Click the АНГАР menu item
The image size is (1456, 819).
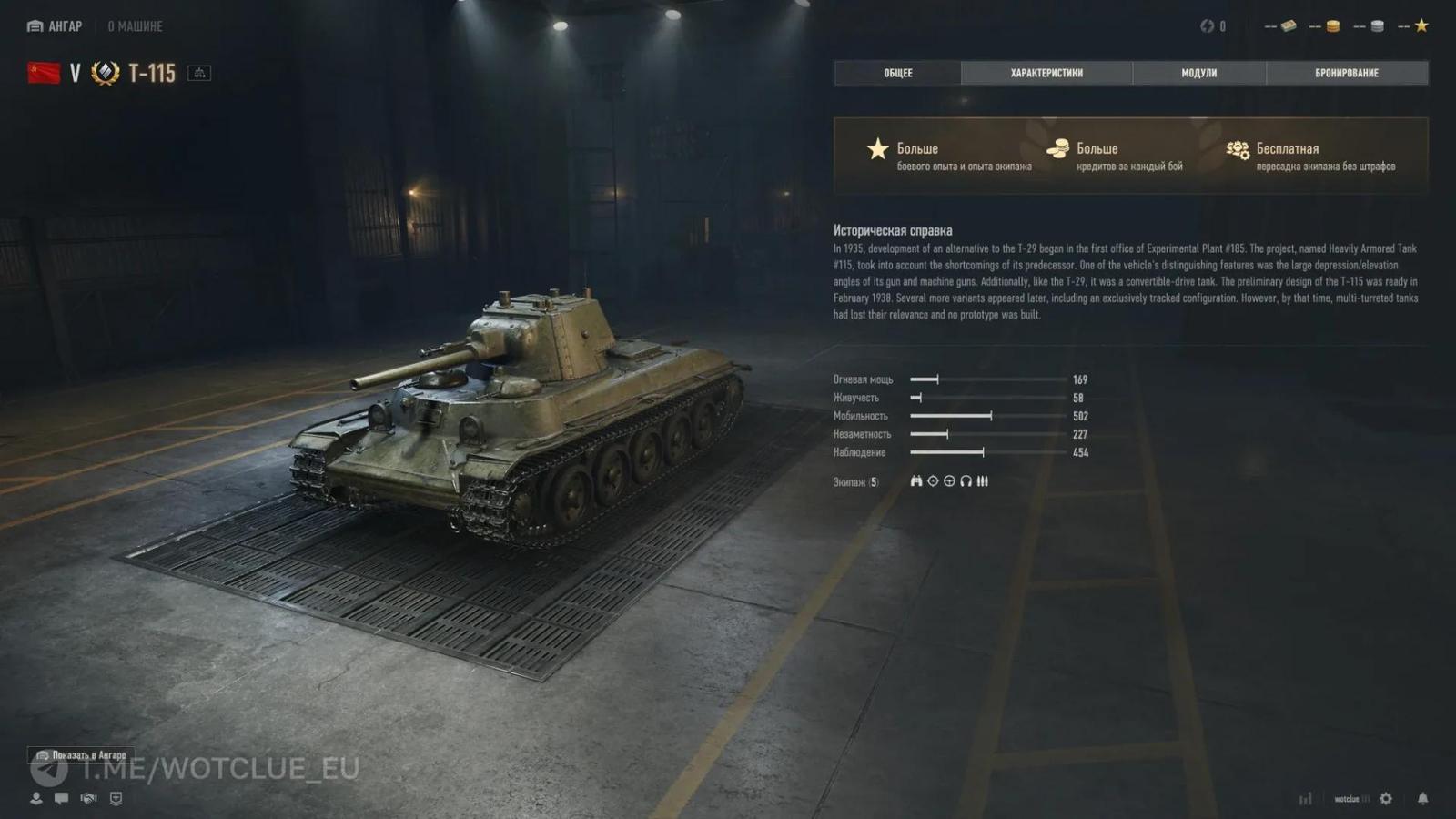tap(56, 25)
